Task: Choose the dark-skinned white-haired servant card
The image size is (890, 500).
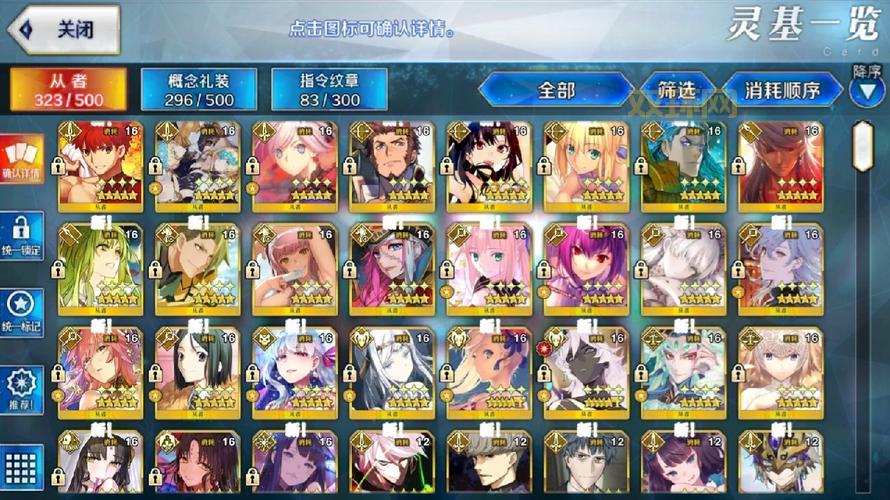Action: point(586,369)
